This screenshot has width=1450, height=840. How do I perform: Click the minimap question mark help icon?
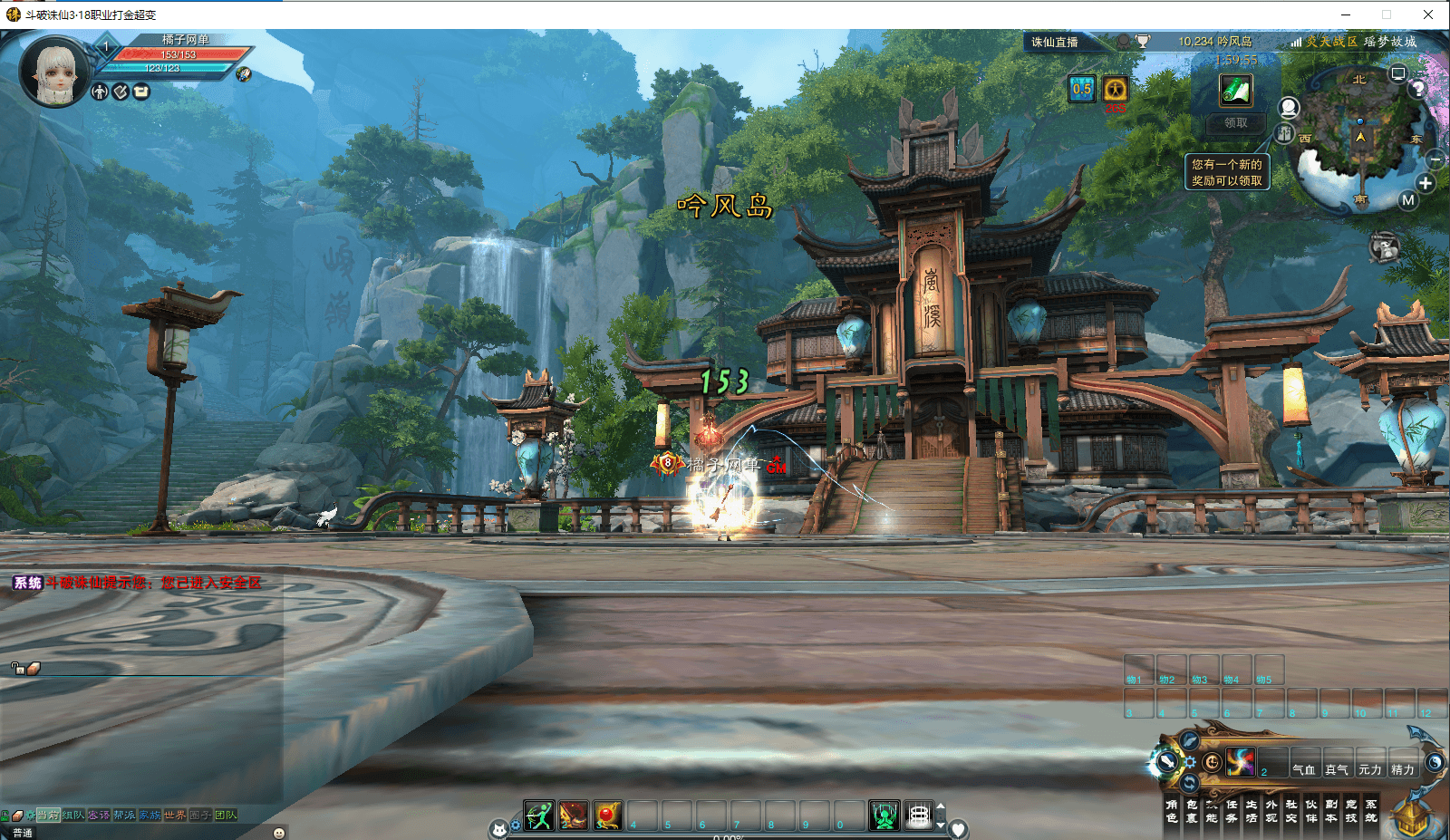coord(1418,88)
